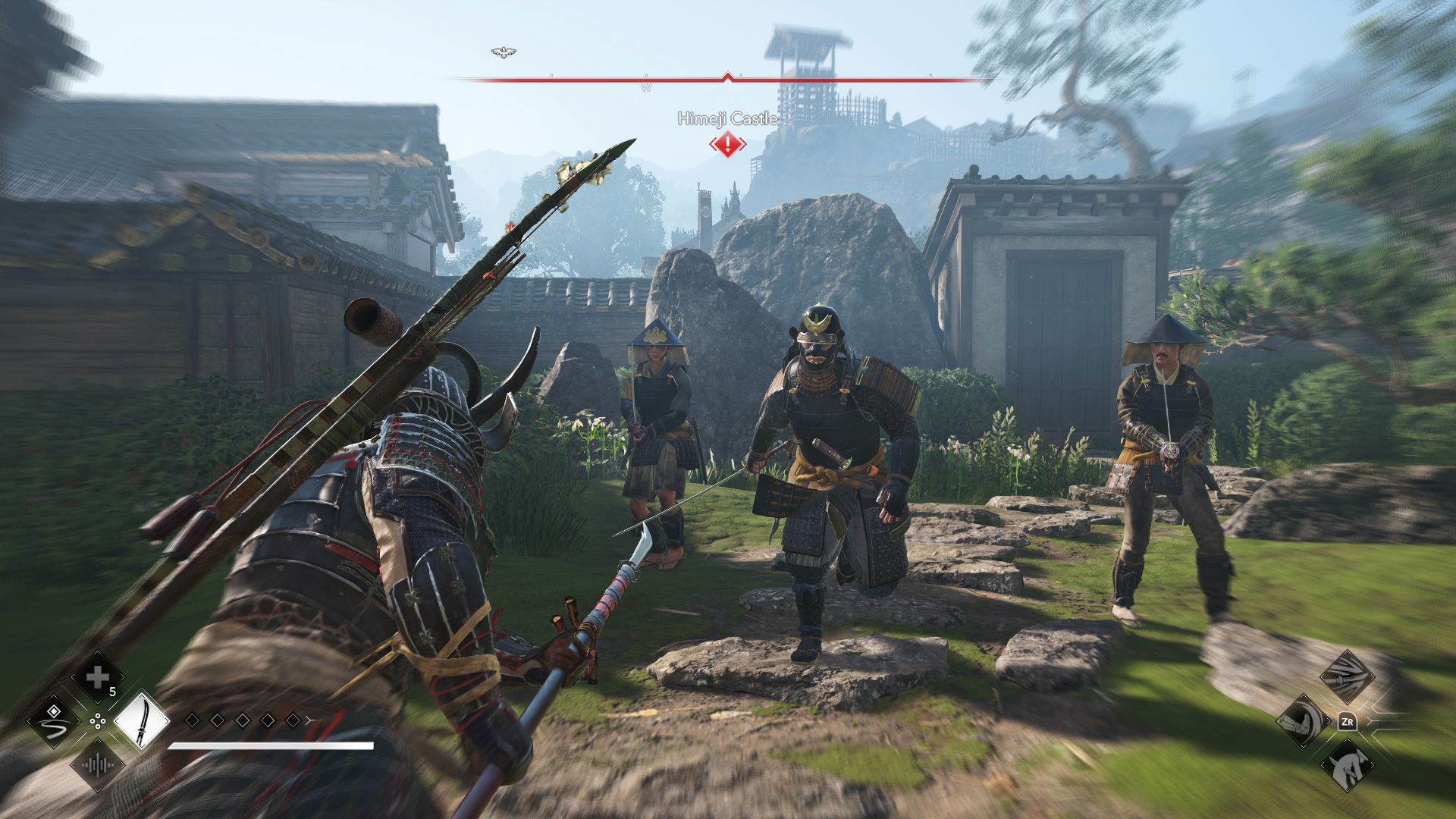Click the right arrow beside the objective diamond
Screen dimensions: 1456x819
click(x=742, y=145)
